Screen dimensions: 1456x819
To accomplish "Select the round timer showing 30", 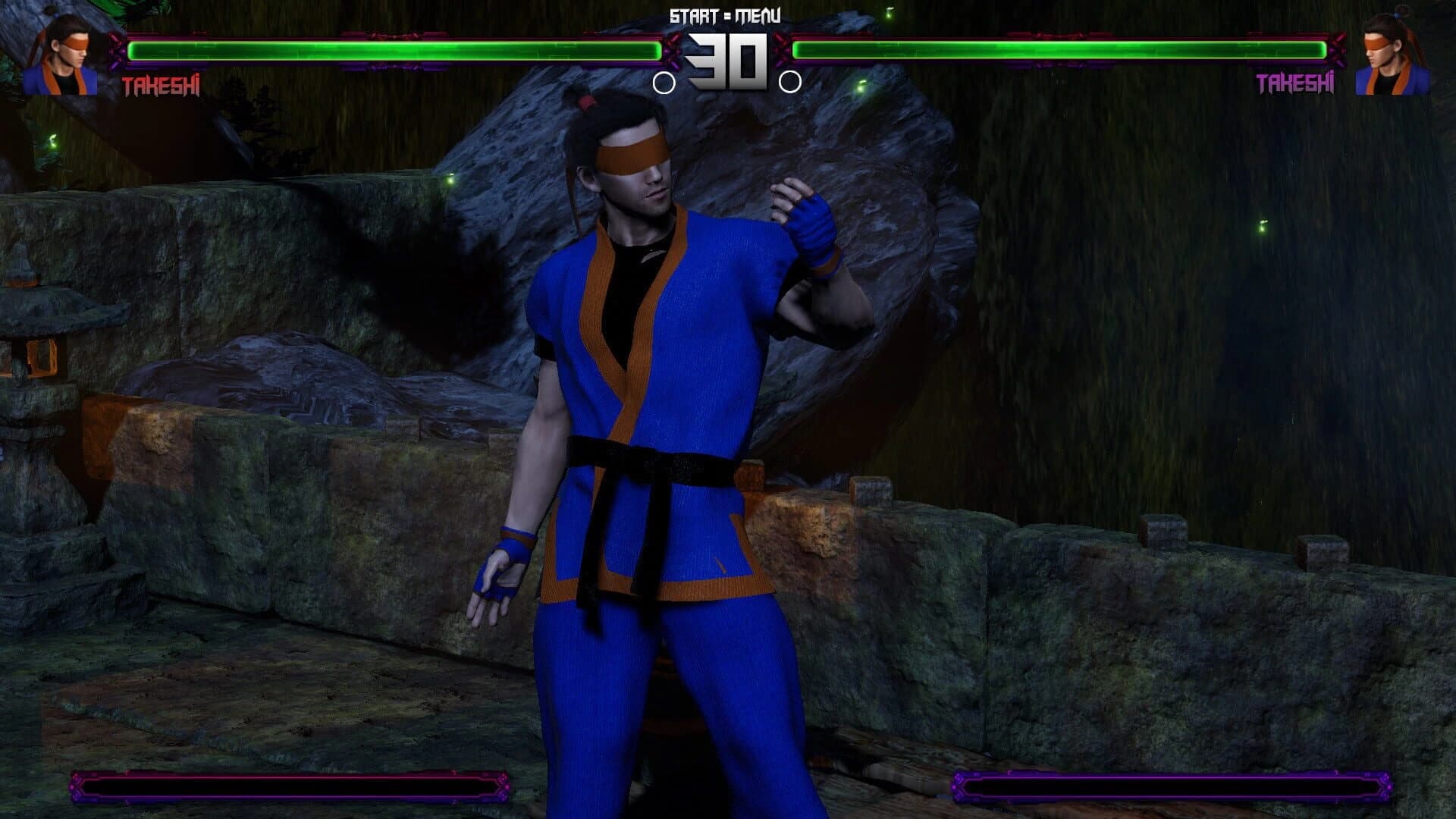I will [728, 57].
